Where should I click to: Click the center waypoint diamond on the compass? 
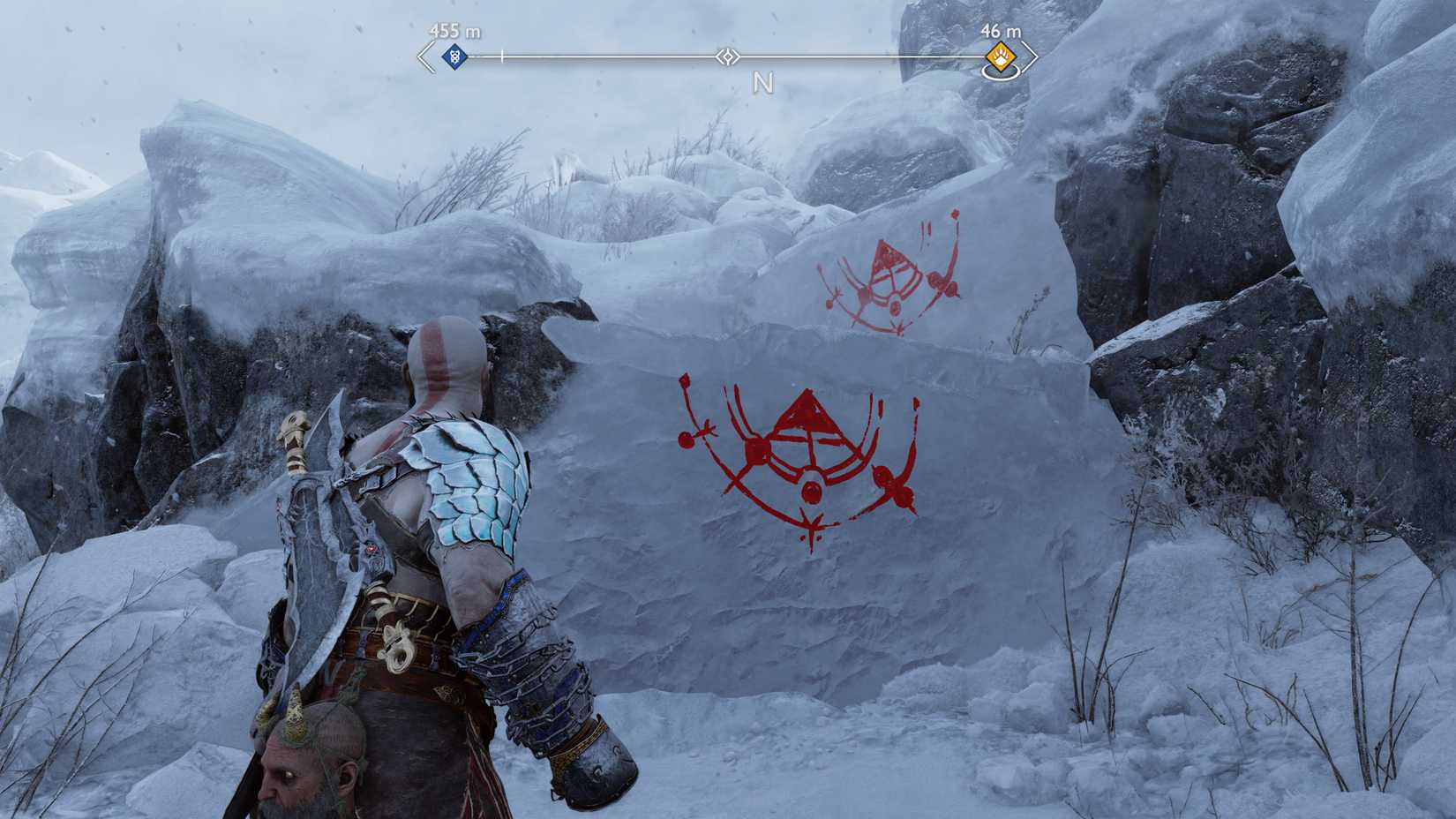(x=730, y=56)
